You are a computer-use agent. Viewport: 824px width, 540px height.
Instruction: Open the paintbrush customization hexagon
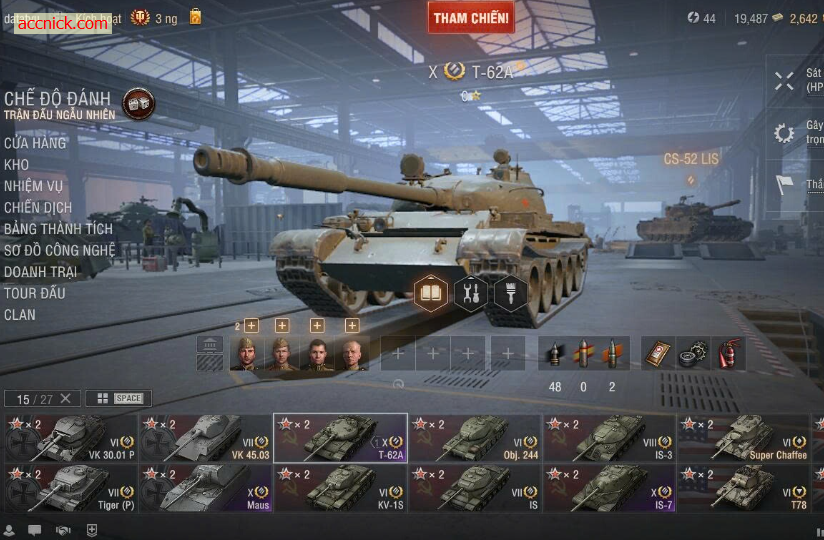tap(510, 293)
